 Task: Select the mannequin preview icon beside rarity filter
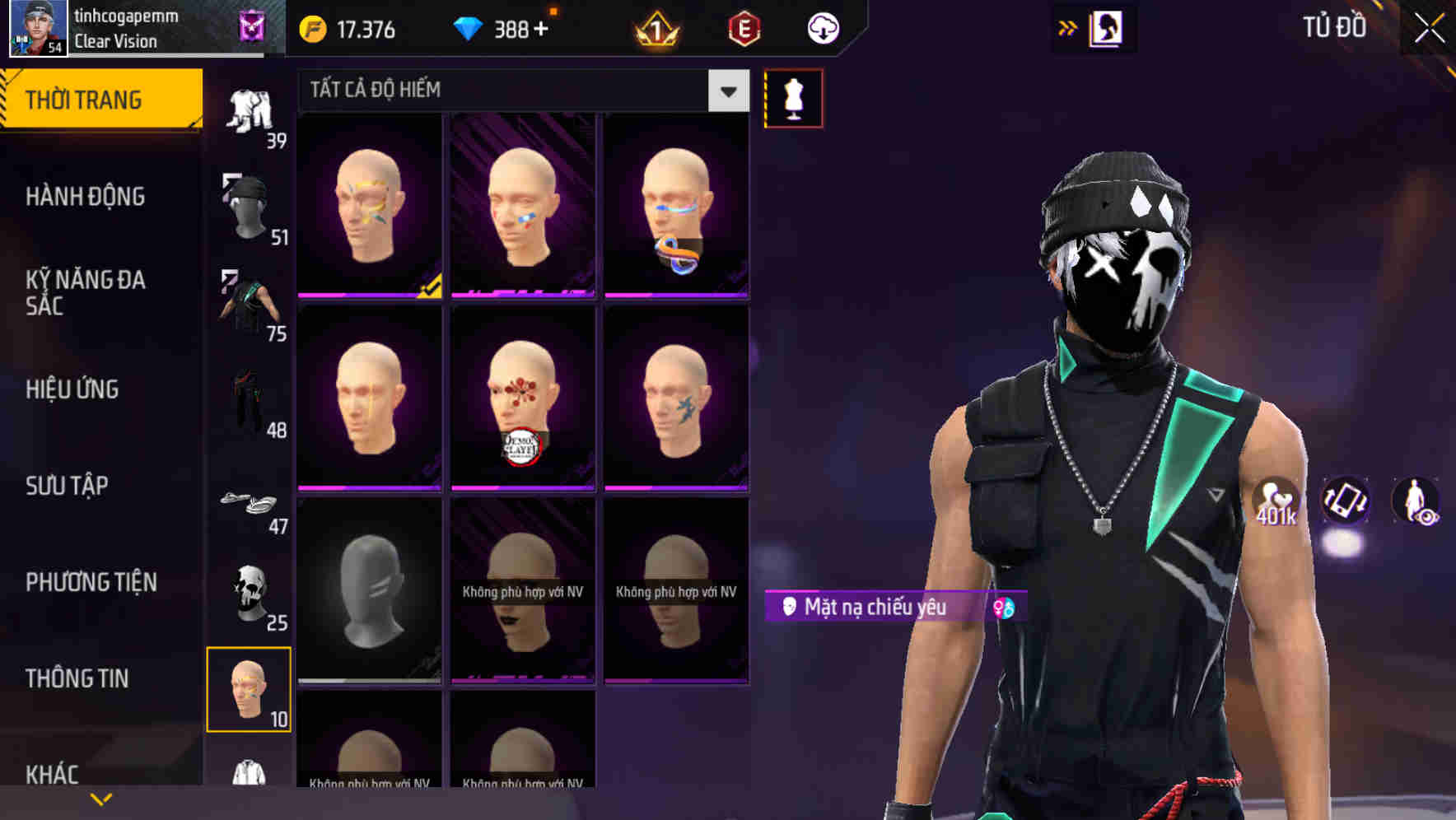(793, 98)
